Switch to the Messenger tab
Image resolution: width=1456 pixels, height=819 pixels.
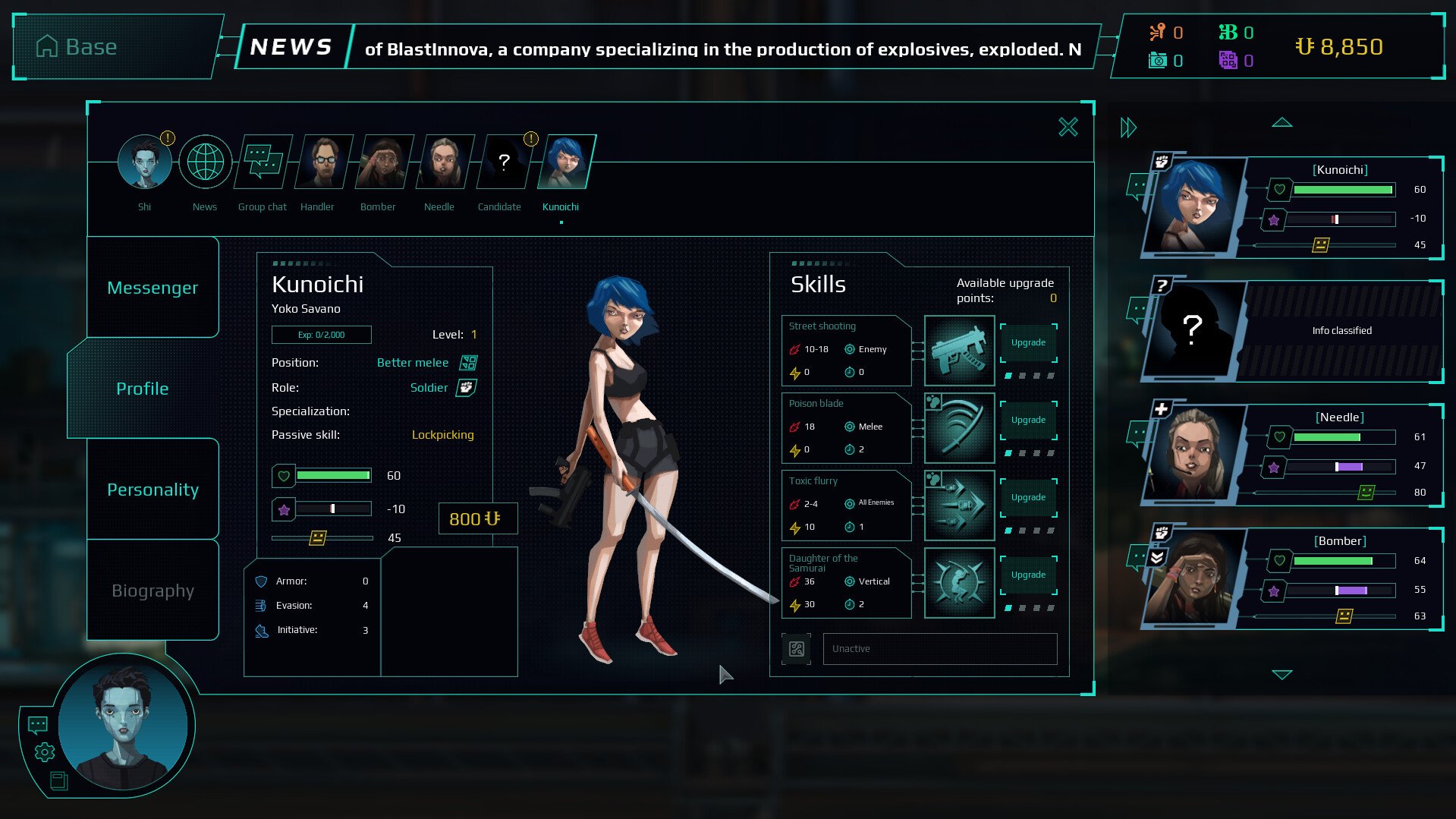153,288
